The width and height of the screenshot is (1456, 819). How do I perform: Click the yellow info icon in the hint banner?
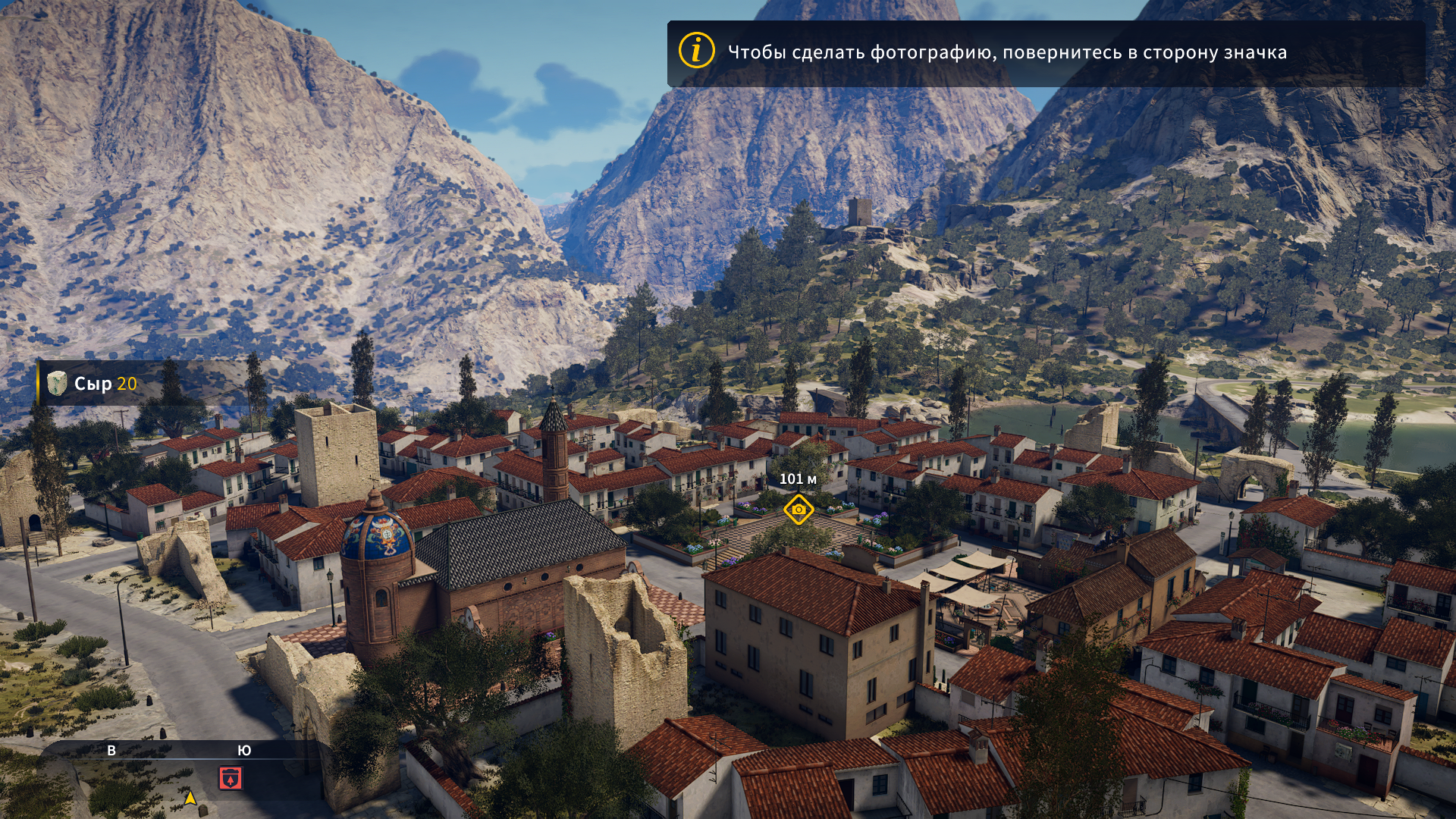coord(696,51)
